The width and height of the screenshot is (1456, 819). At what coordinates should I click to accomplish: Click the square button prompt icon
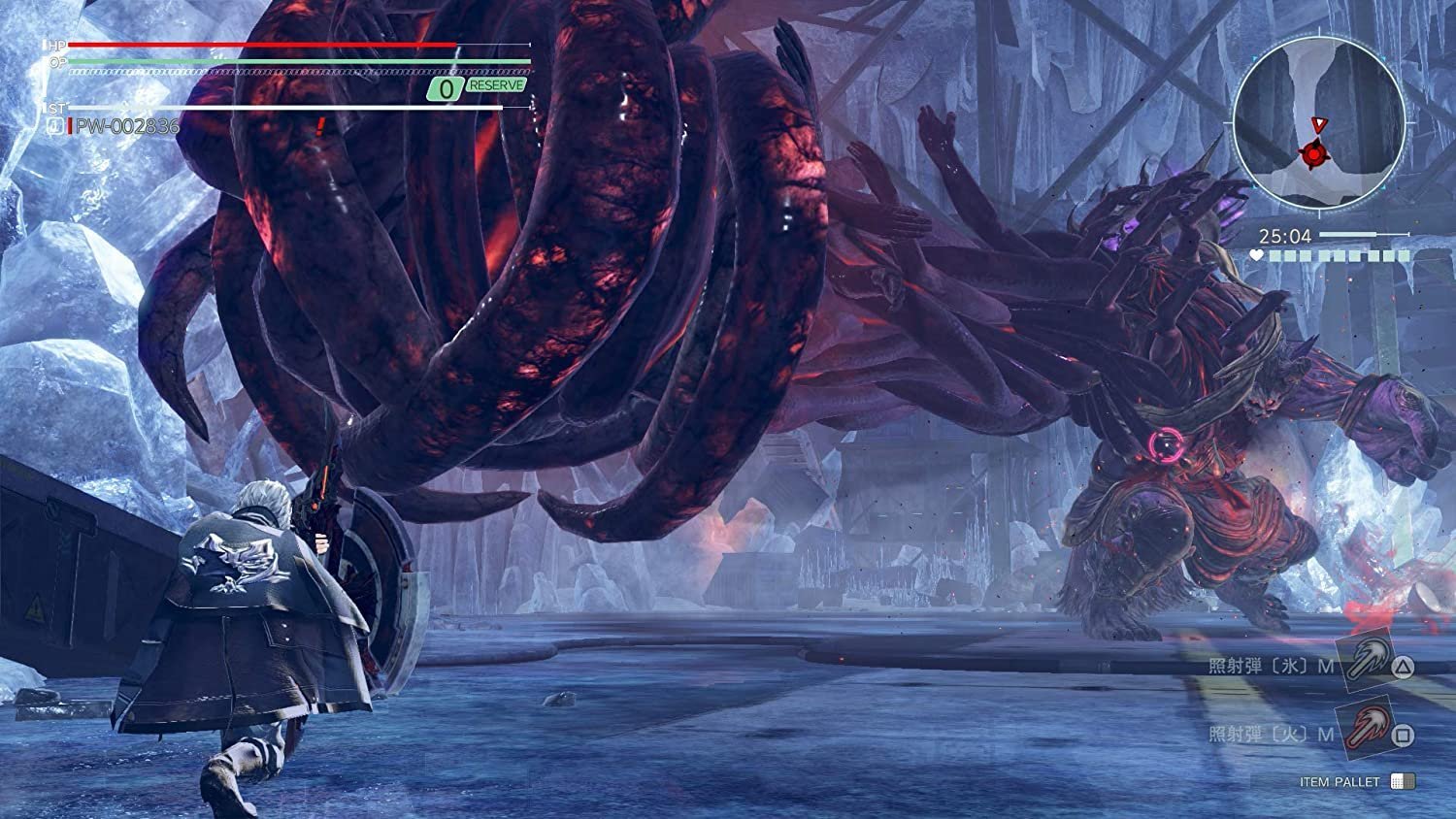coord(1404,735)
